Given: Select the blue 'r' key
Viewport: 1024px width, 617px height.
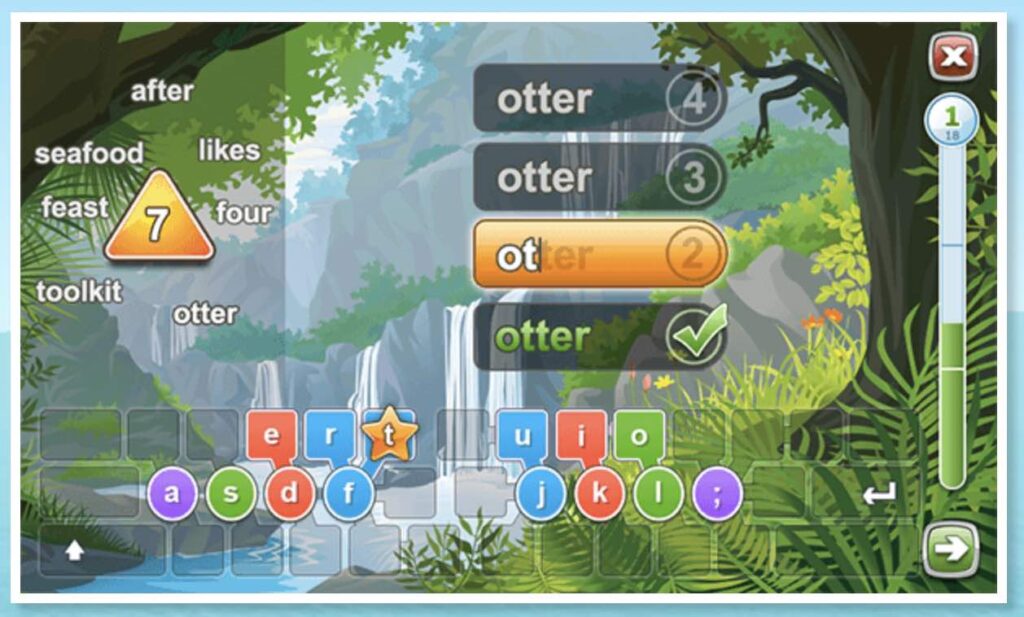Looking at the screenshot, I should pyautogui.click(x=329, y=436).
